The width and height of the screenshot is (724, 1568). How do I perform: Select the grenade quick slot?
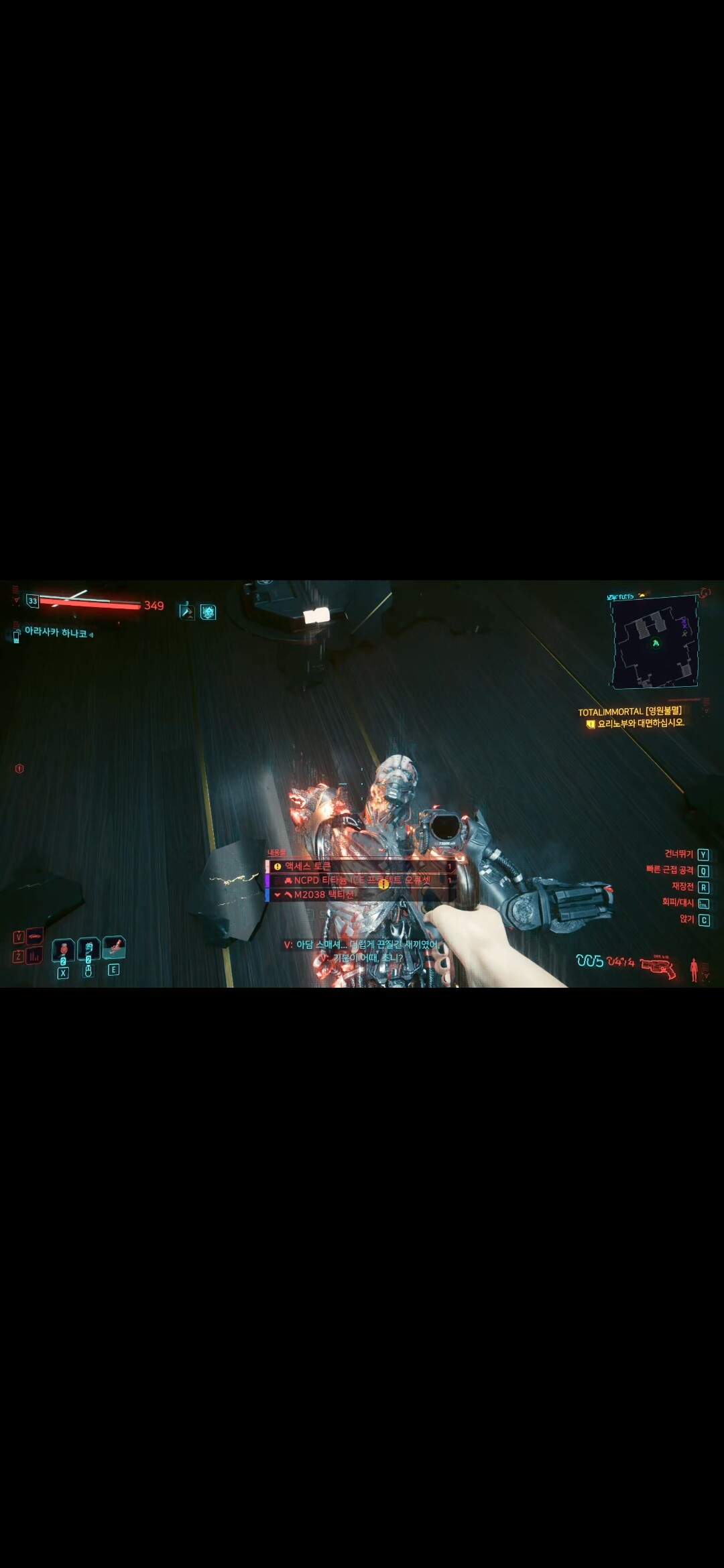click(x=63, y=950)
